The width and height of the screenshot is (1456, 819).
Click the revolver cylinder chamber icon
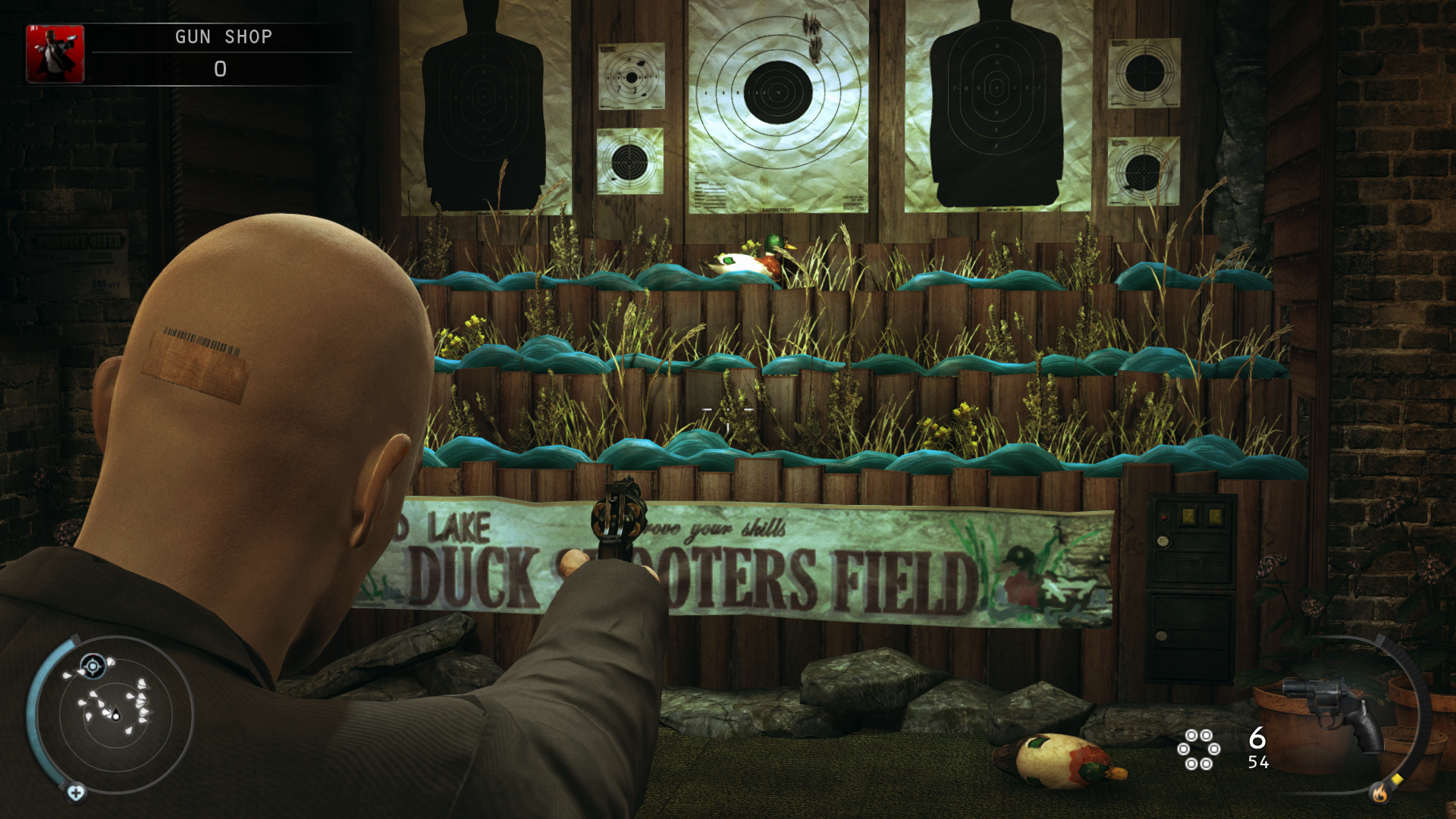[1198, 749]
